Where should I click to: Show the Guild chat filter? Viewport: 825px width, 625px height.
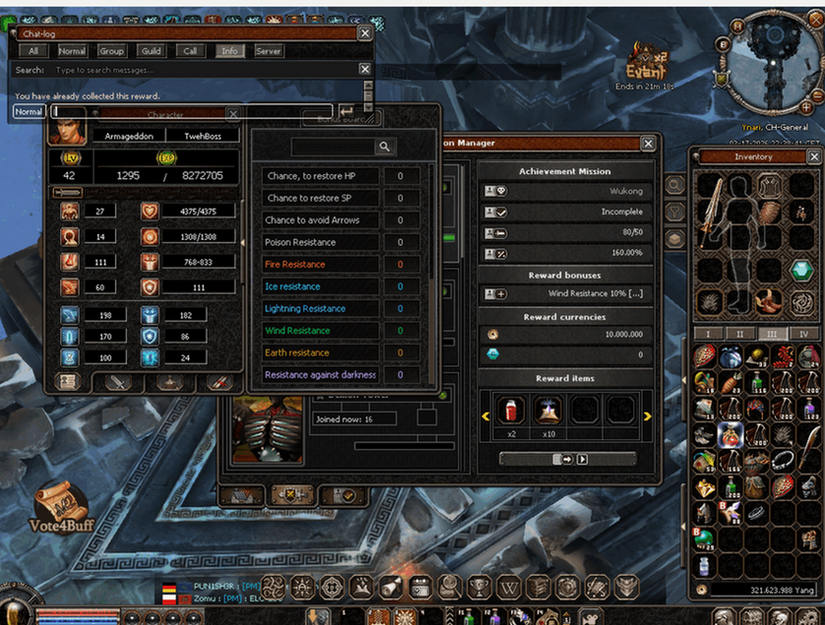(x=151, y=51)
